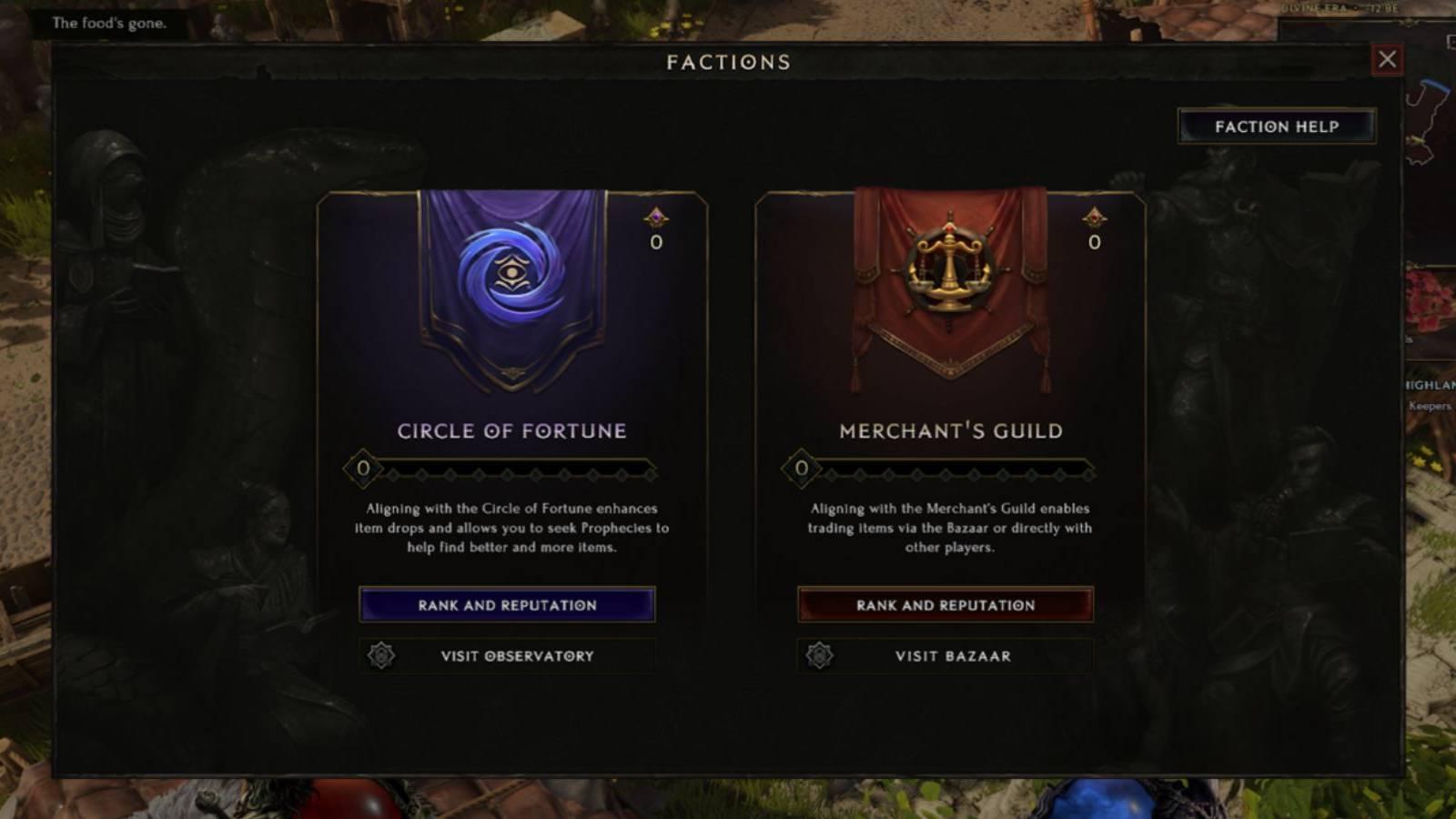Open Rank and Reputation for Circle of Fortune
1456x819 pixels.
pos(508,604)
